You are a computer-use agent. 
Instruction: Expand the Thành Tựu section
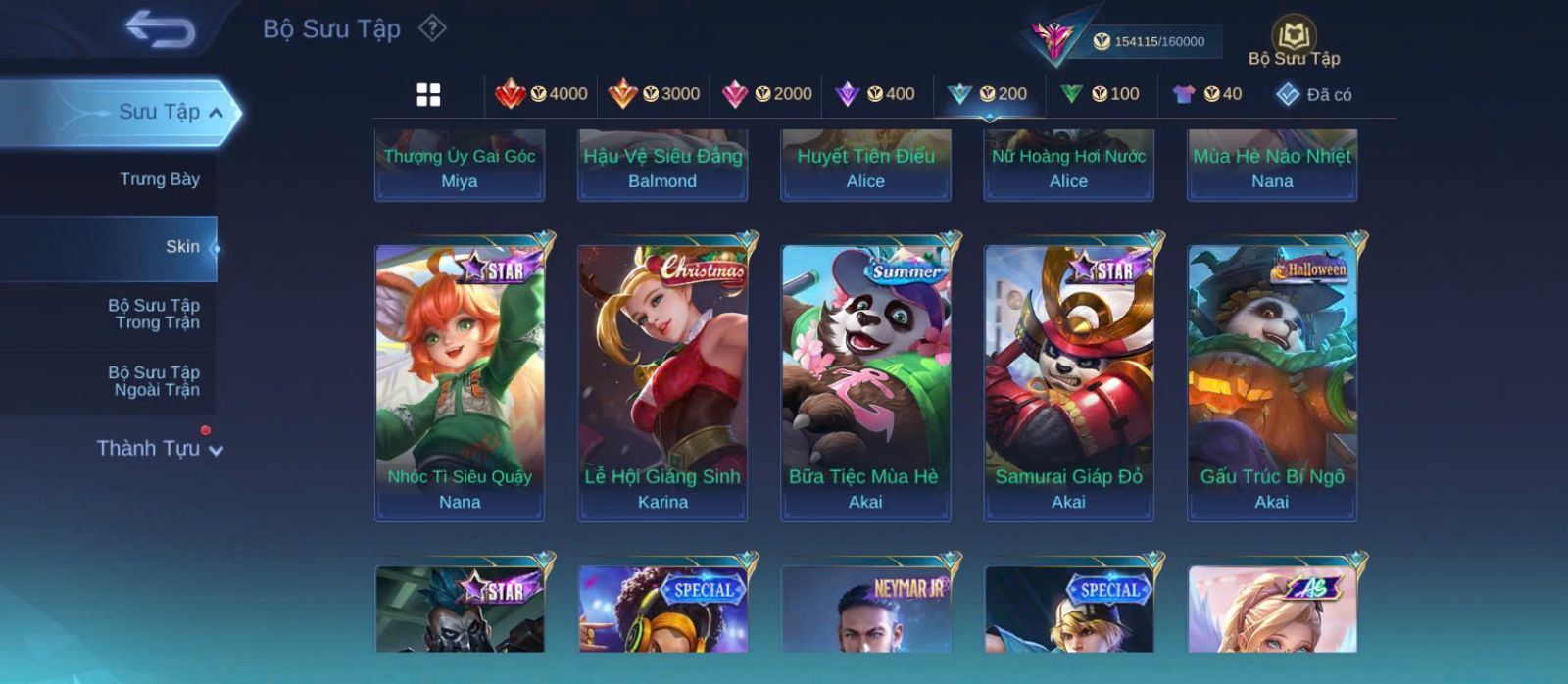pos(159,449)
